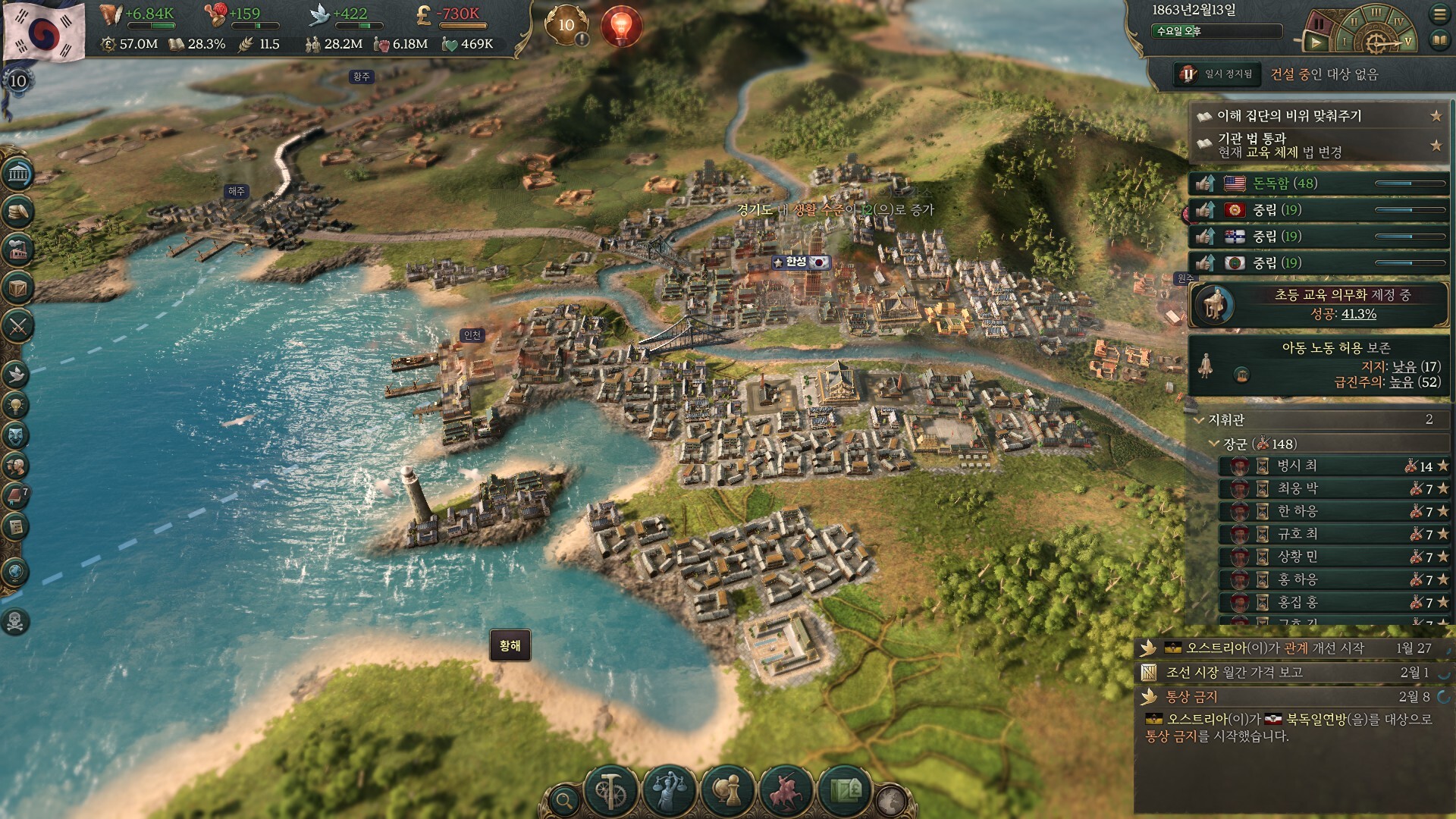
Task: Open the military panel with crossed swords icon
Action: coord(17,327)
